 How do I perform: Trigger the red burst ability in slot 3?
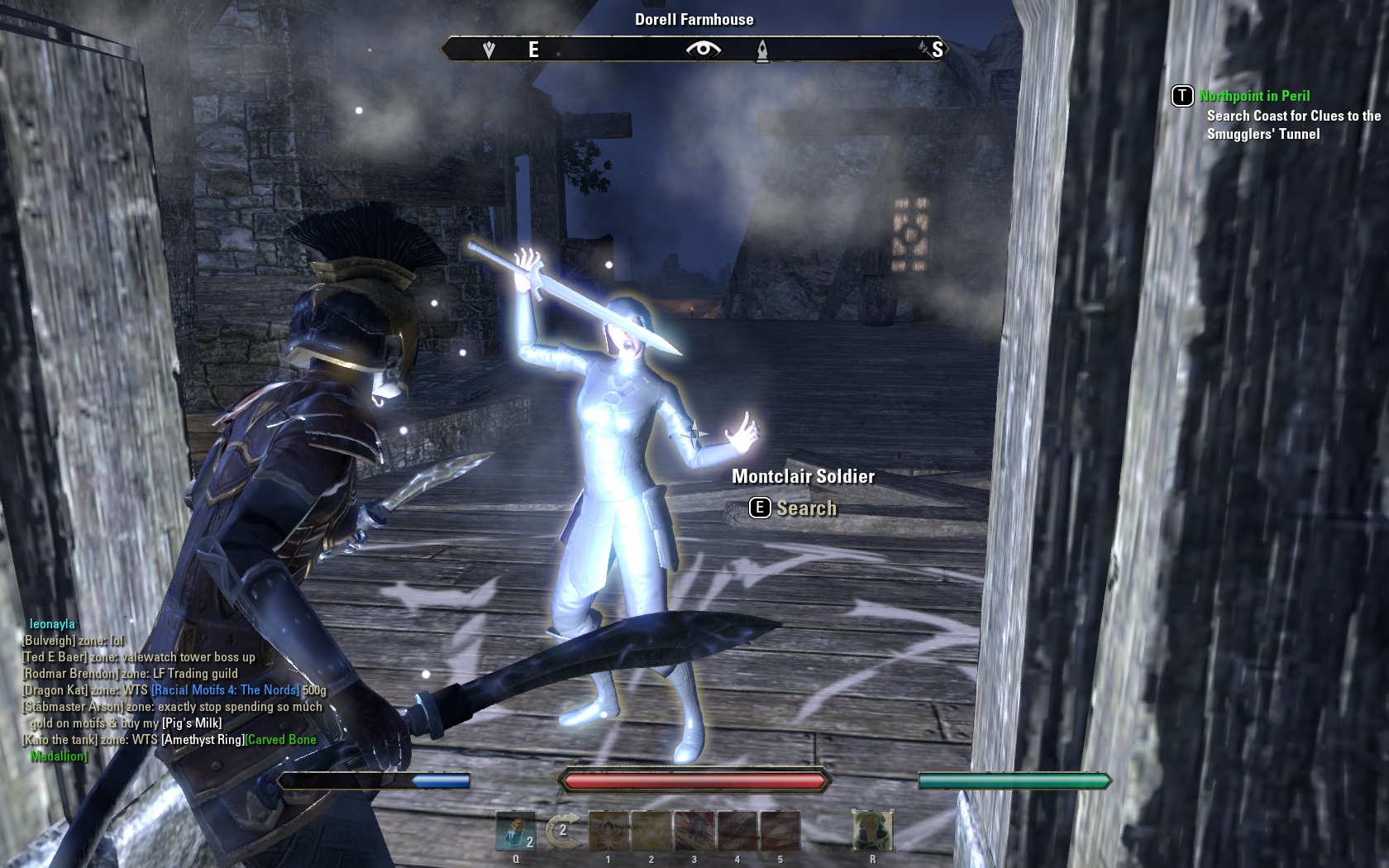tap(694, 831)
